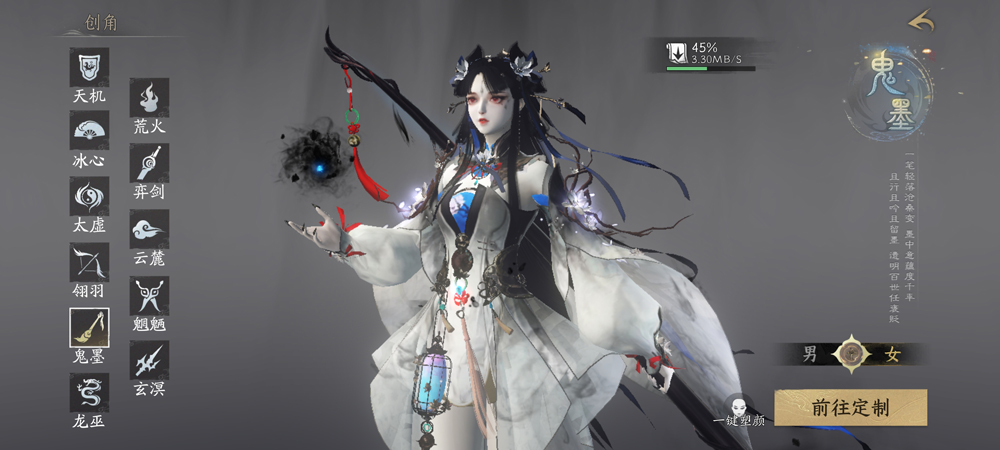Pick the 魍魉 crossed-blades class

149,295
